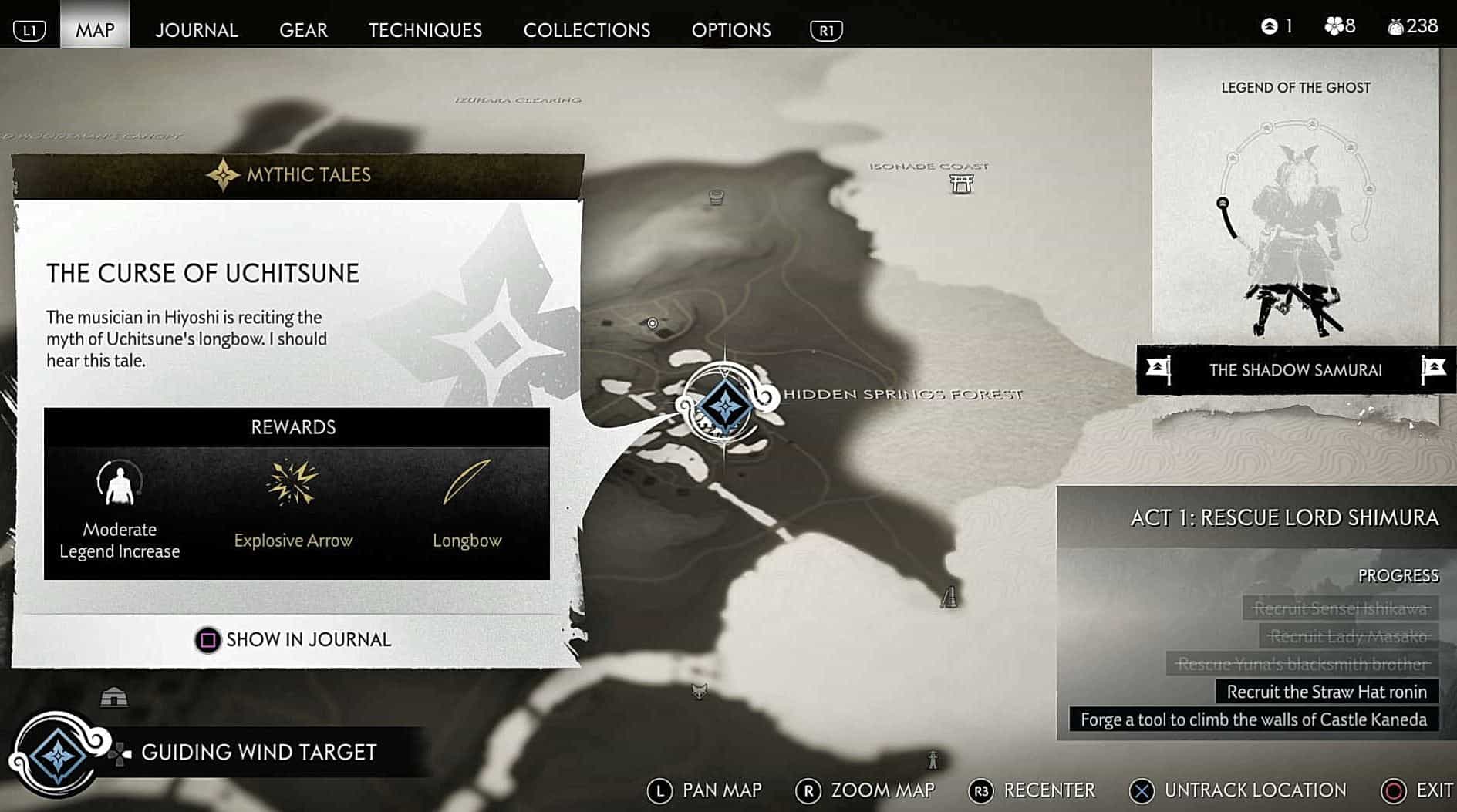Switch to the Collections tab
Screen dimensions: 1457x812
[586, 30]
